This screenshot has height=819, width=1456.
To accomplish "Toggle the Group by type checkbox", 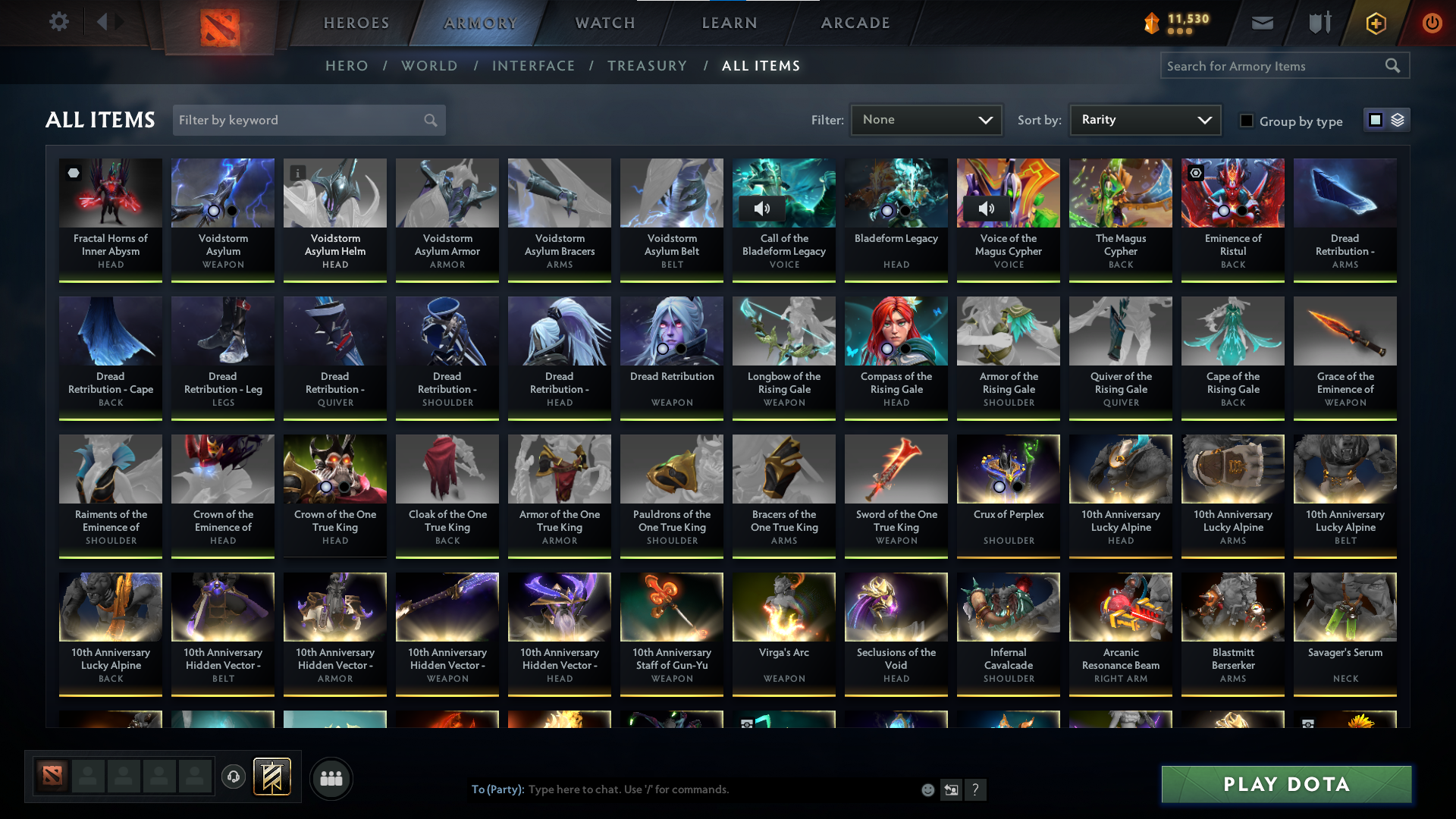I will 1247,121.
